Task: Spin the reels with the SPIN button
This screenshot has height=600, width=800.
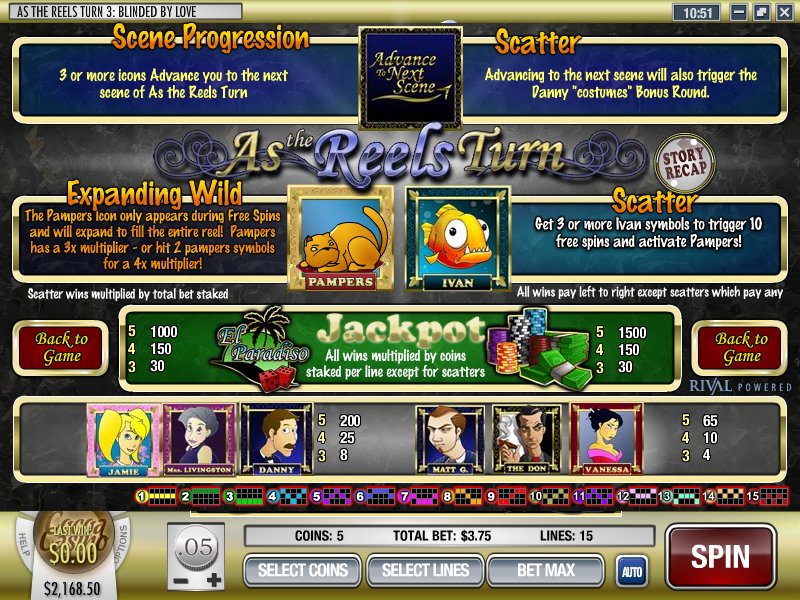Action: 720,555
